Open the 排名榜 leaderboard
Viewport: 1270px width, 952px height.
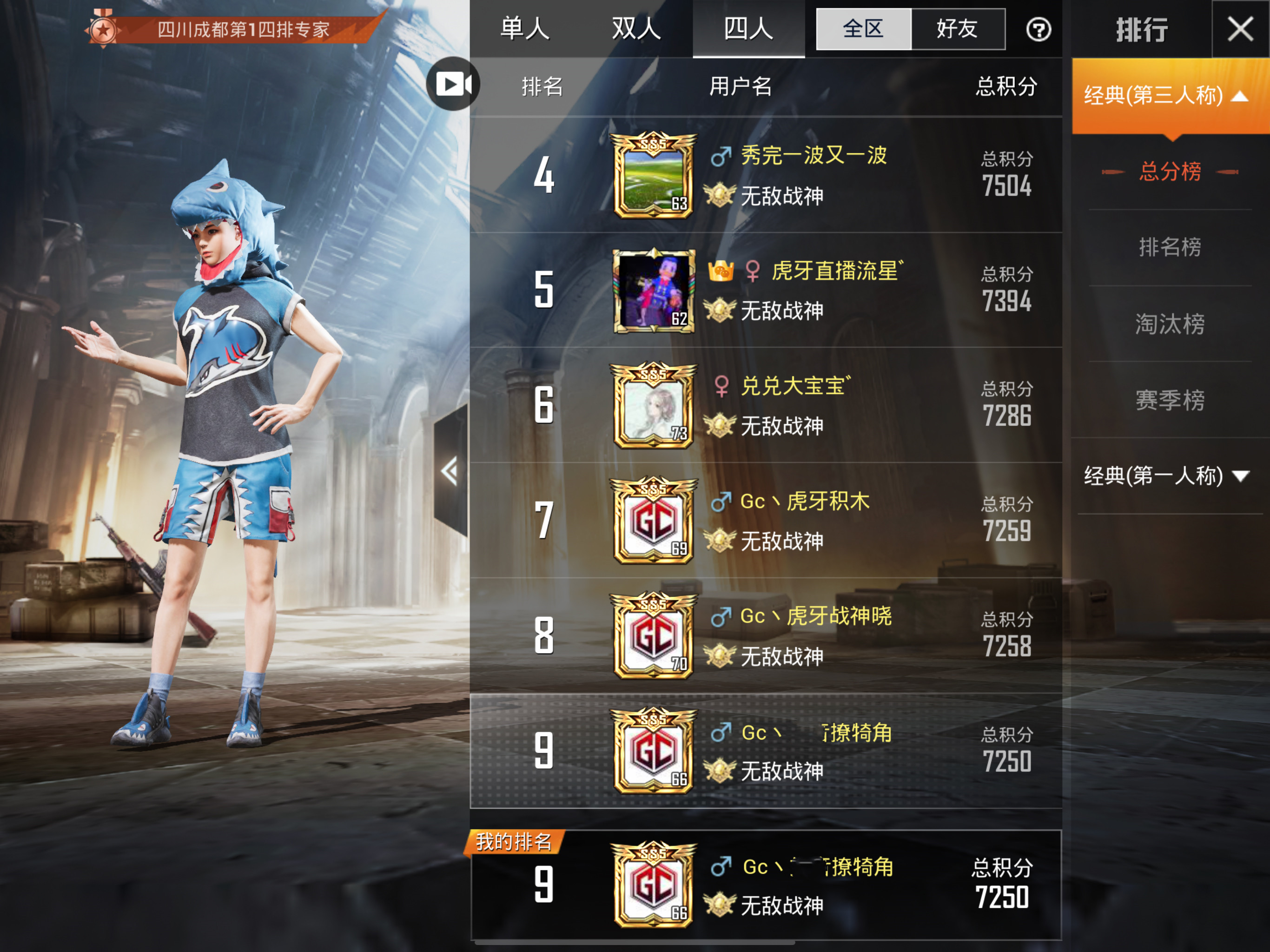tap(1170, 247)
